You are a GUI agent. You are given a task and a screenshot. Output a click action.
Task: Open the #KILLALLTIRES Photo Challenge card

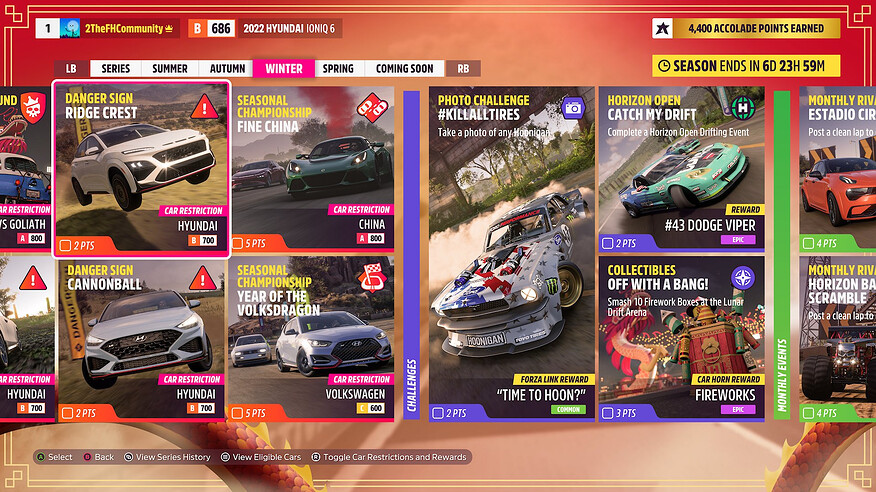(x=512, y=254)
